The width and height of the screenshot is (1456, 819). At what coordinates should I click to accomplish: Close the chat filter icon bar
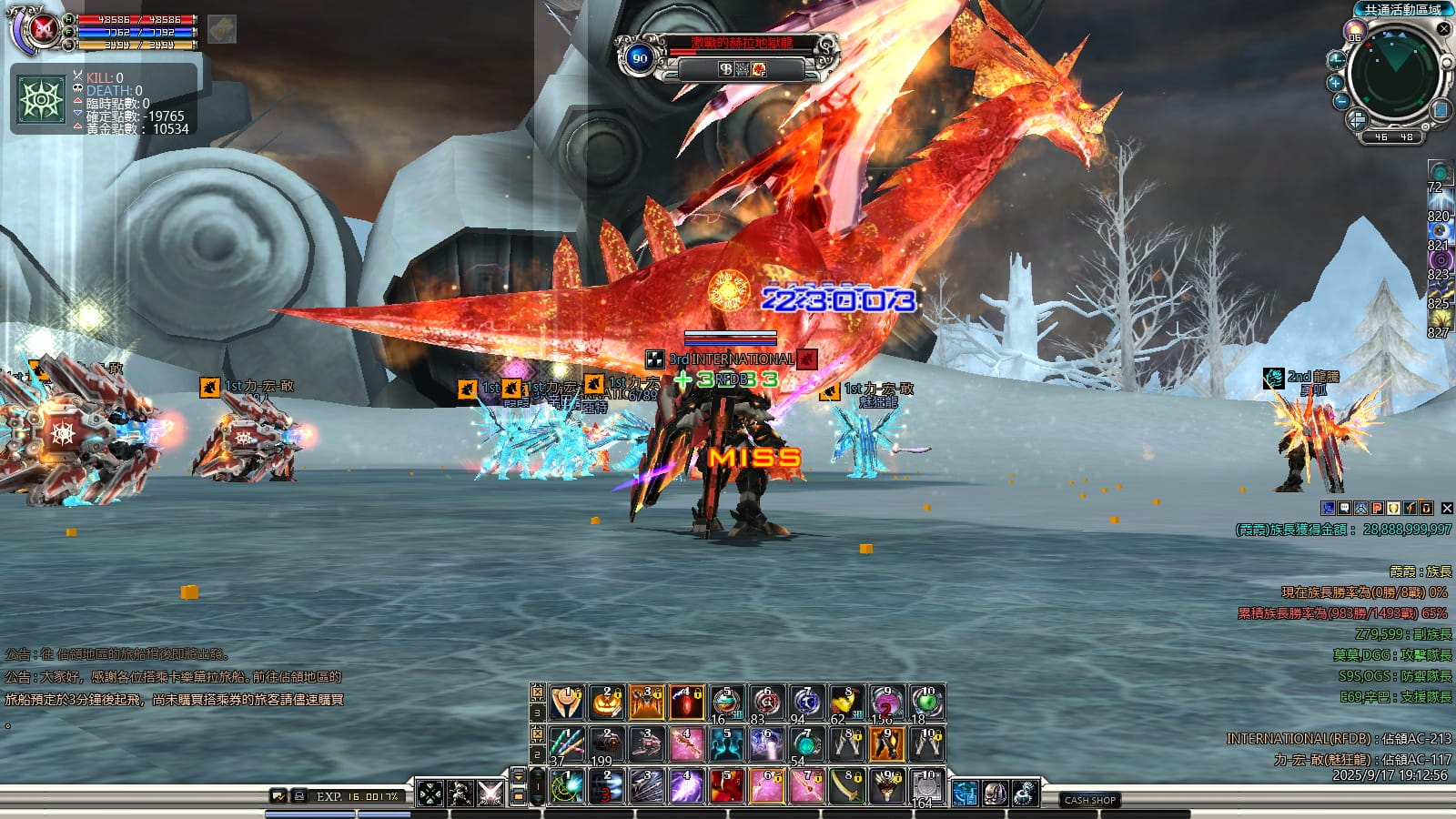click(1447, 509)
